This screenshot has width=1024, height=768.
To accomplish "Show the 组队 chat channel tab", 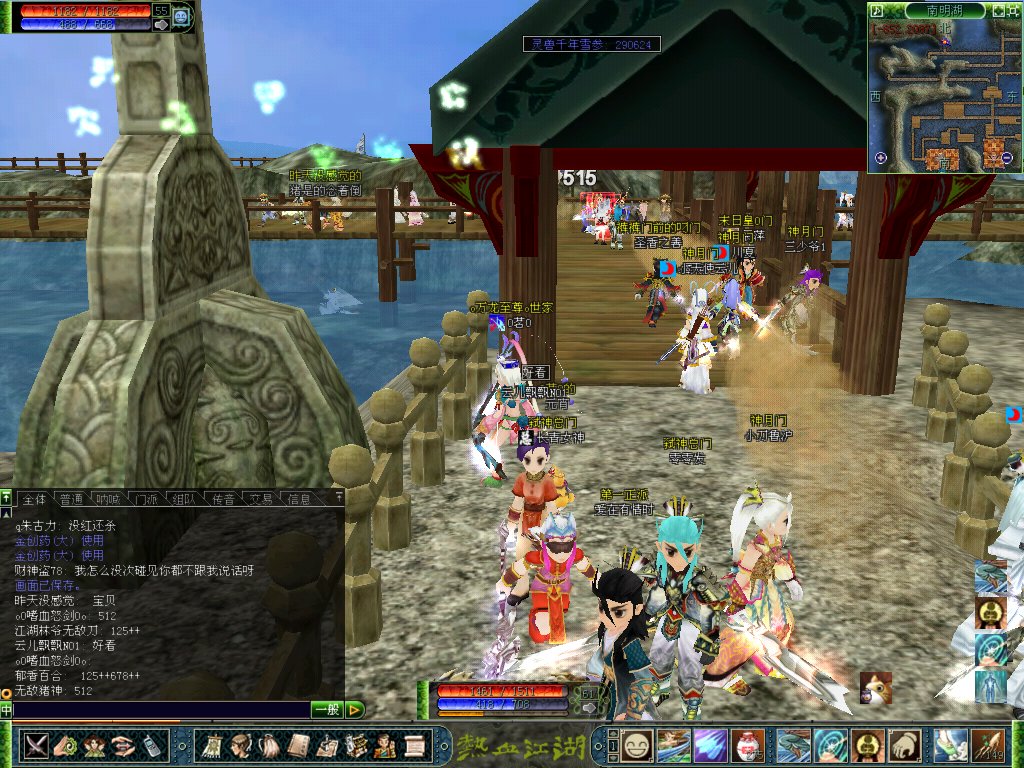I will 183,498.
